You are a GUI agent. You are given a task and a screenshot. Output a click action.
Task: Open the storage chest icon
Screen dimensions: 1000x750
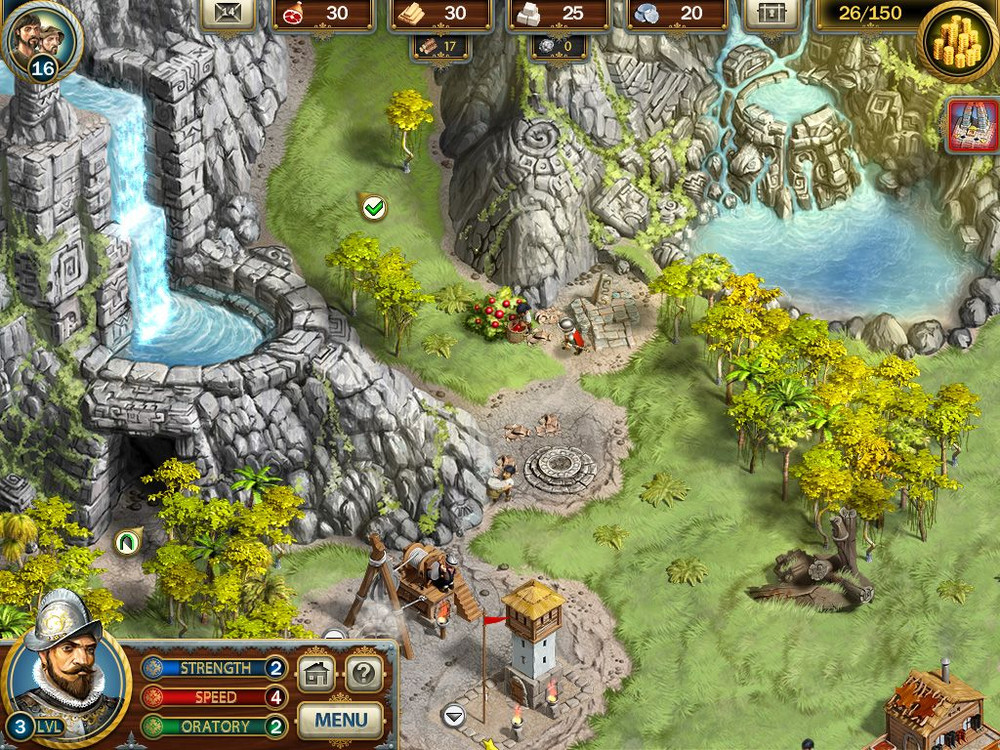(771, 14)
